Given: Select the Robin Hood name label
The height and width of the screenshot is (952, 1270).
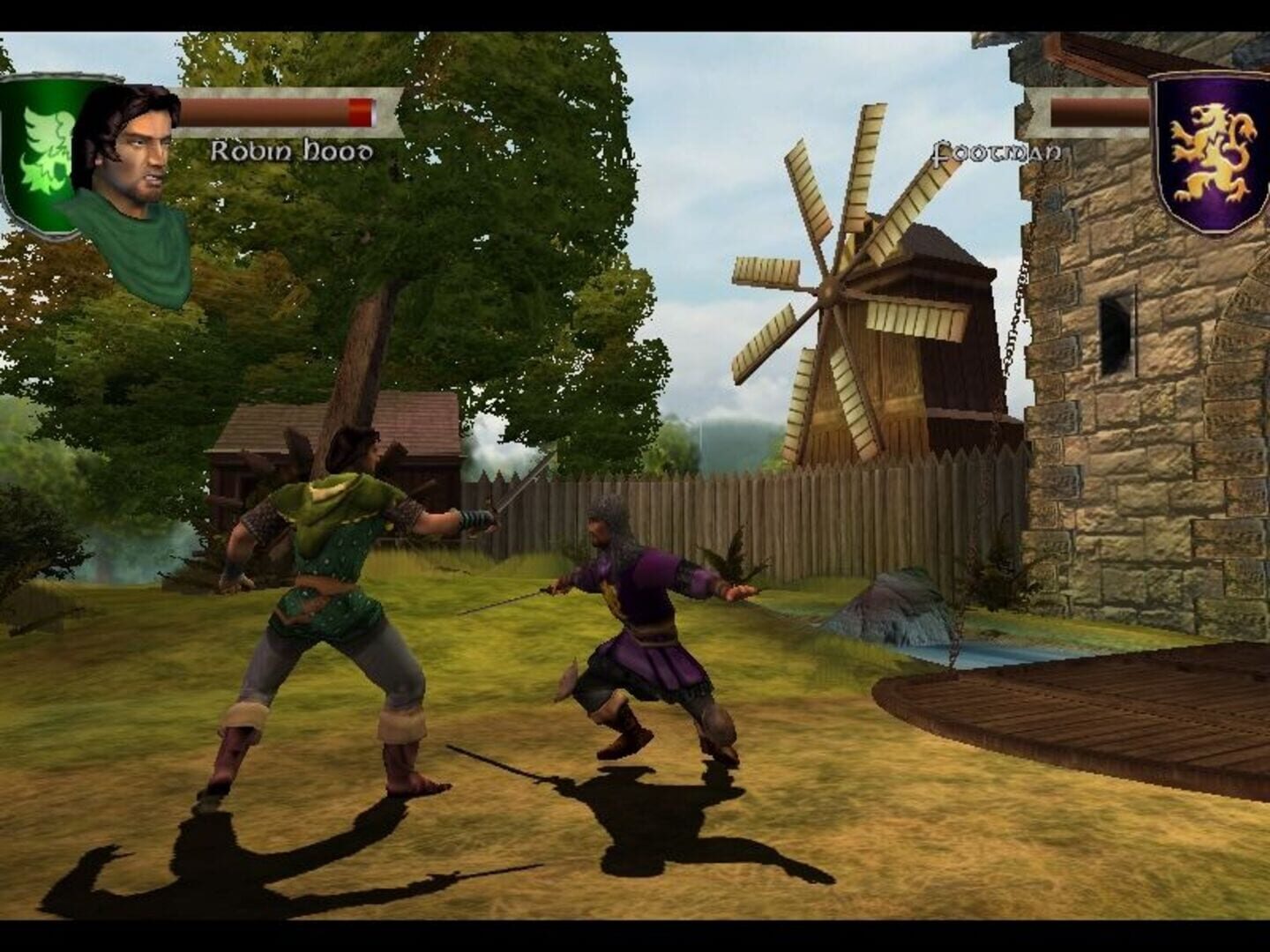Looking at the screenshot, I should pos(291,152).
